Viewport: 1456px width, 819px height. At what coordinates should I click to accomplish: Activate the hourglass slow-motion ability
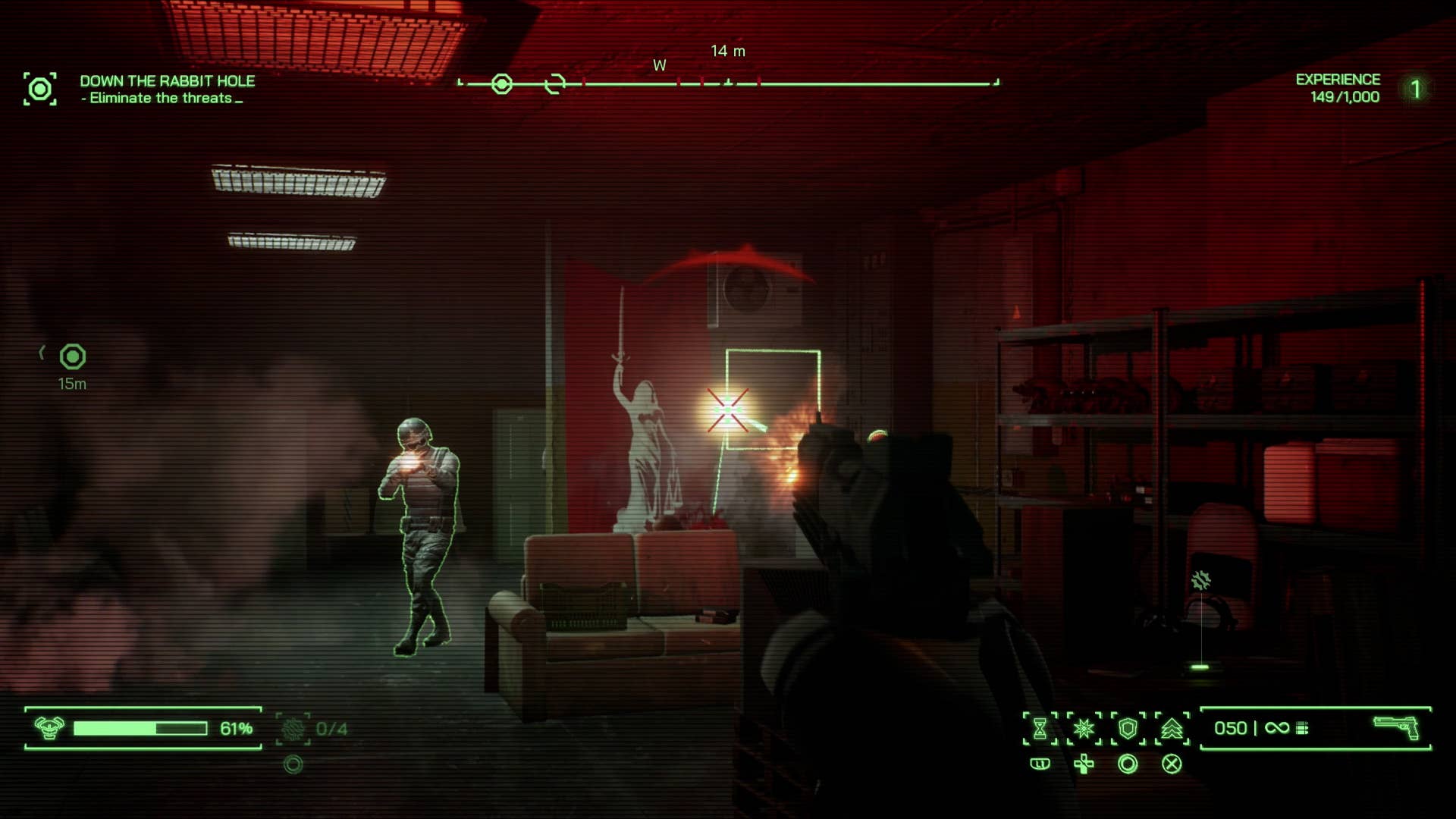pos(1040,729)
